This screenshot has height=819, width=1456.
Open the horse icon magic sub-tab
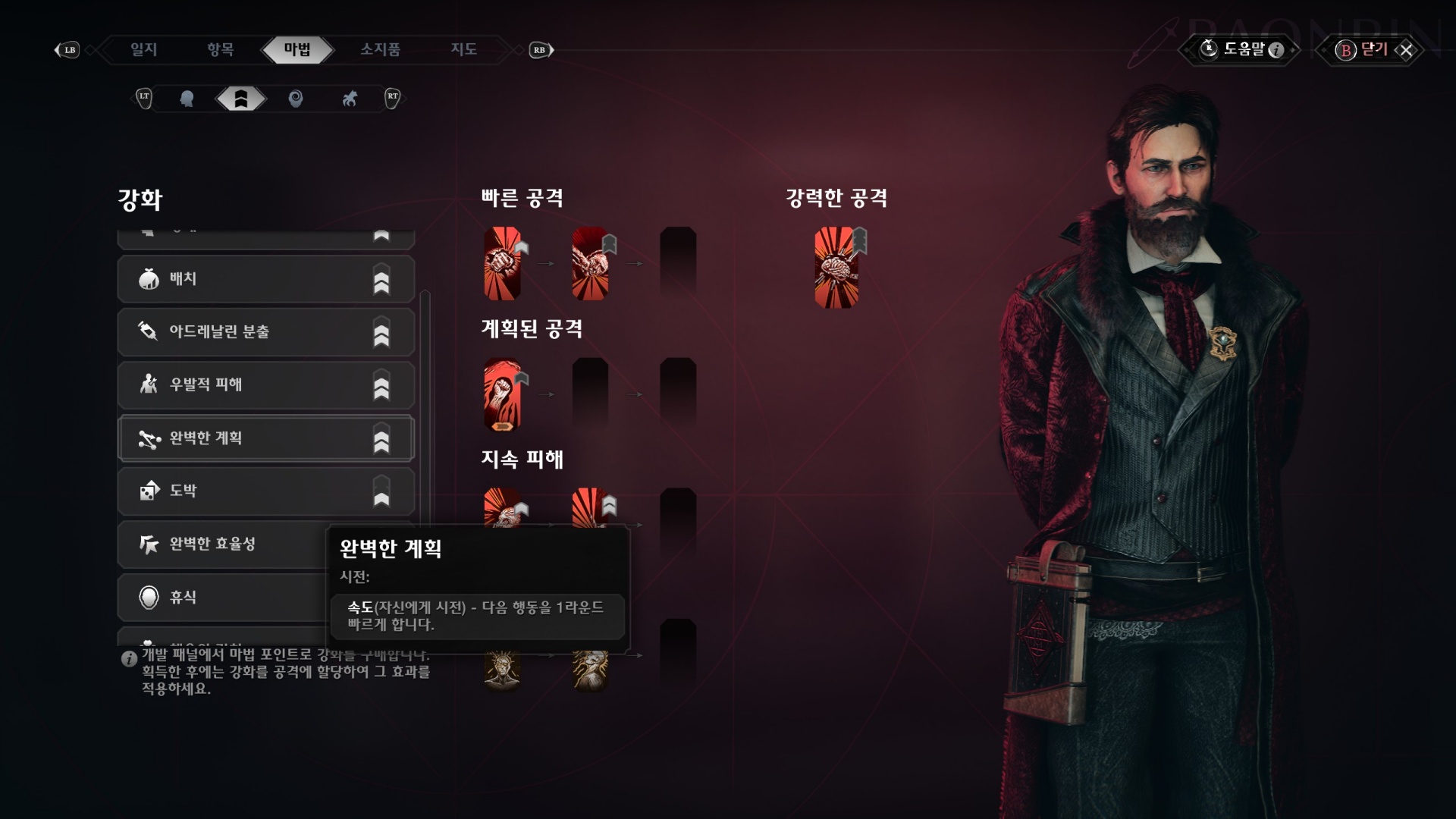pyautogui.click(x=350, y=99)
